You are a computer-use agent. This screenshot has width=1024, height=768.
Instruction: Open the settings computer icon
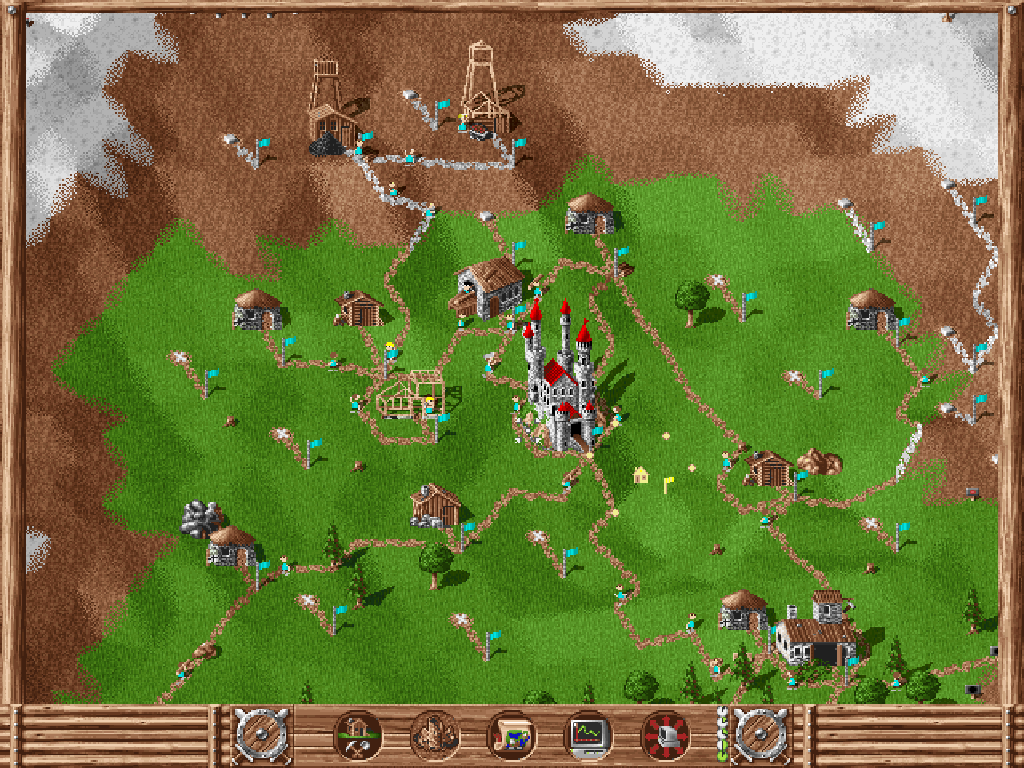point(665,736)
